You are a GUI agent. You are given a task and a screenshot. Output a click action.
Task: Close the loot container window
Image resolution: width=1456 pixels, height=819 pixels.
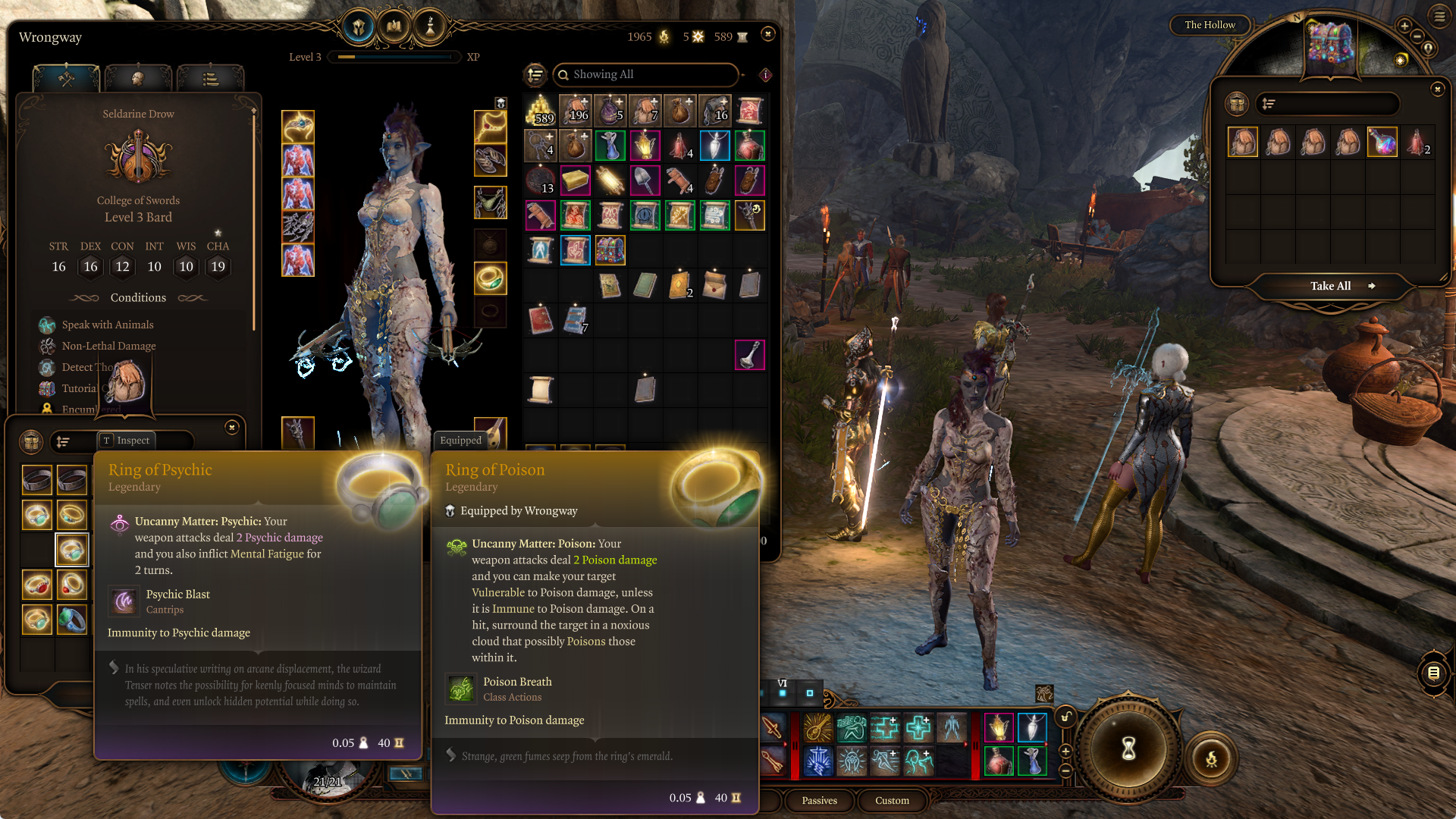[1437, 89]
